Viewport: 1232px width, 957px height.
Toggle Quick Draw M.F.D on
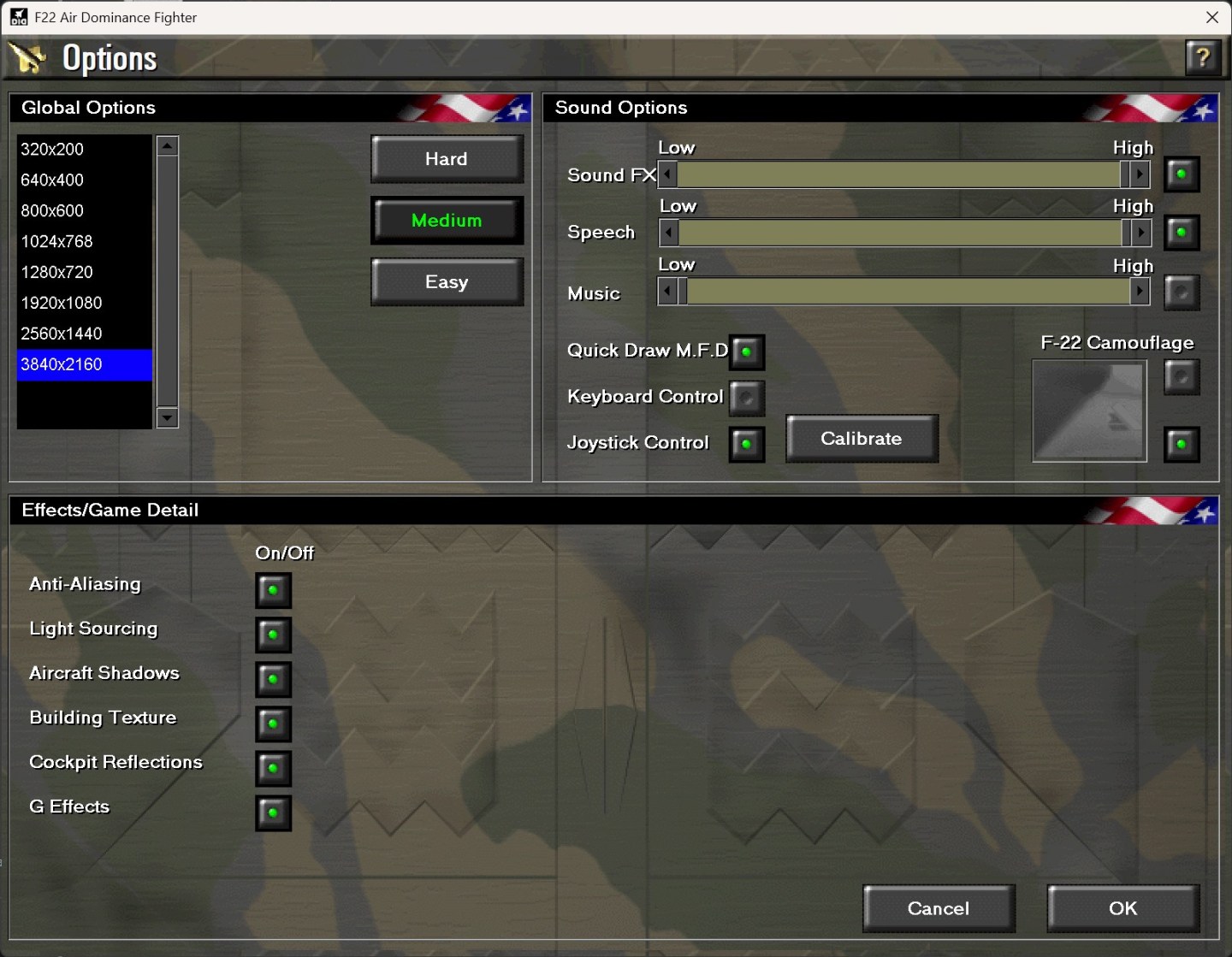746,351
